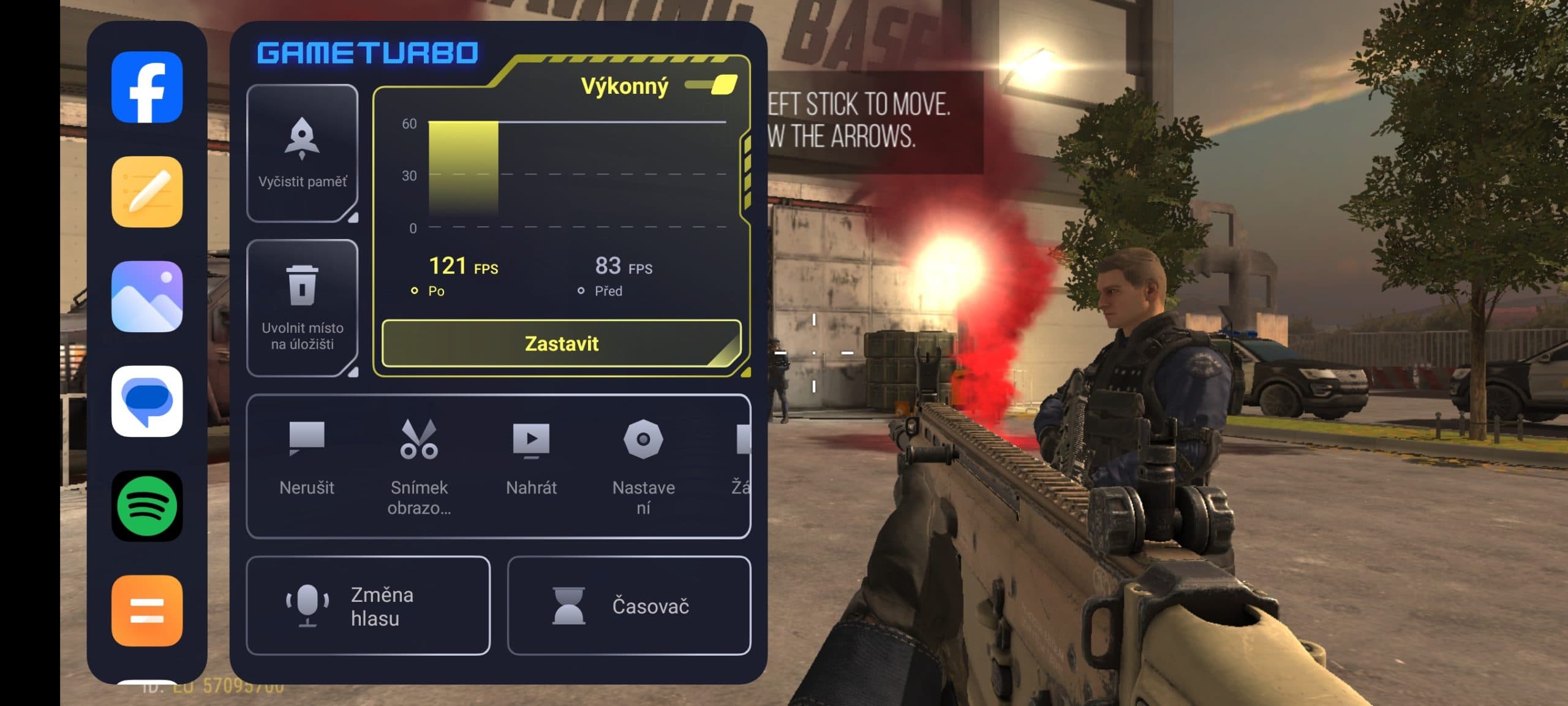Open the Časovač timer tool
The width and height of the screenshot is (1568, 706).
tap(629, 605)
